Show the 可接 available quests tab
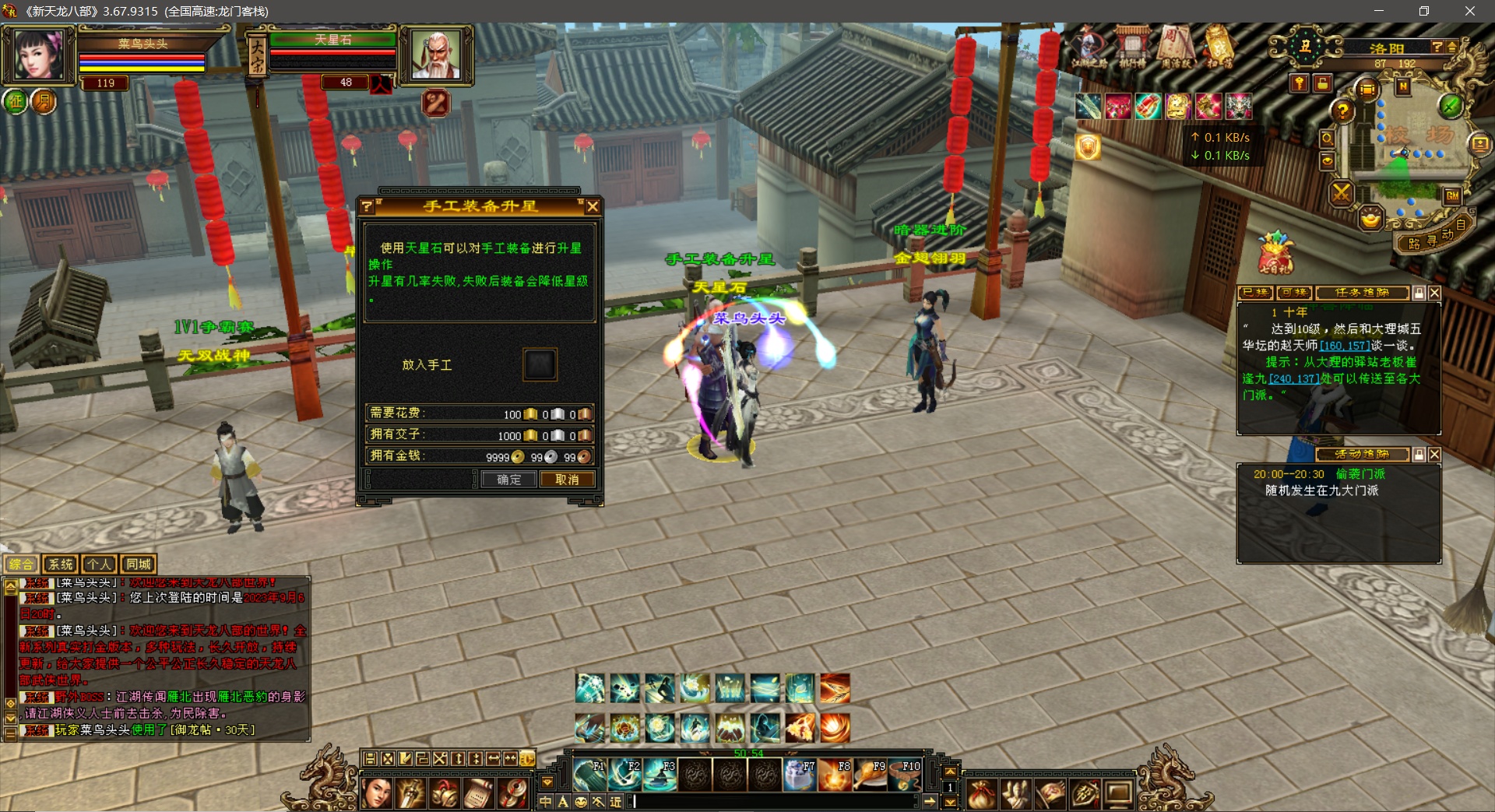The image size is (1495, 812). tap(1293, 293)
